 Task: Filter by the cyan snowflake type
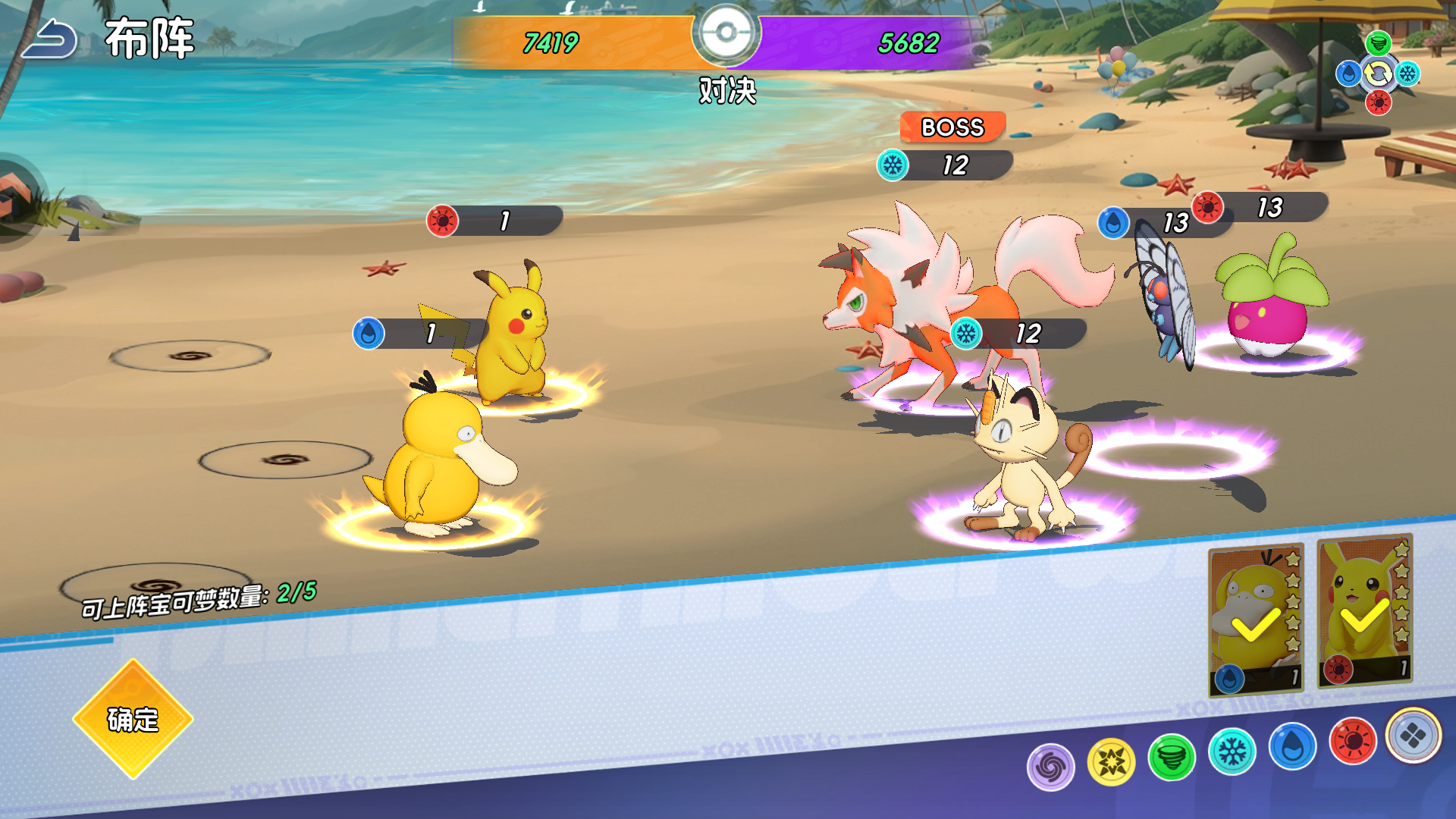click(1232, 752)
